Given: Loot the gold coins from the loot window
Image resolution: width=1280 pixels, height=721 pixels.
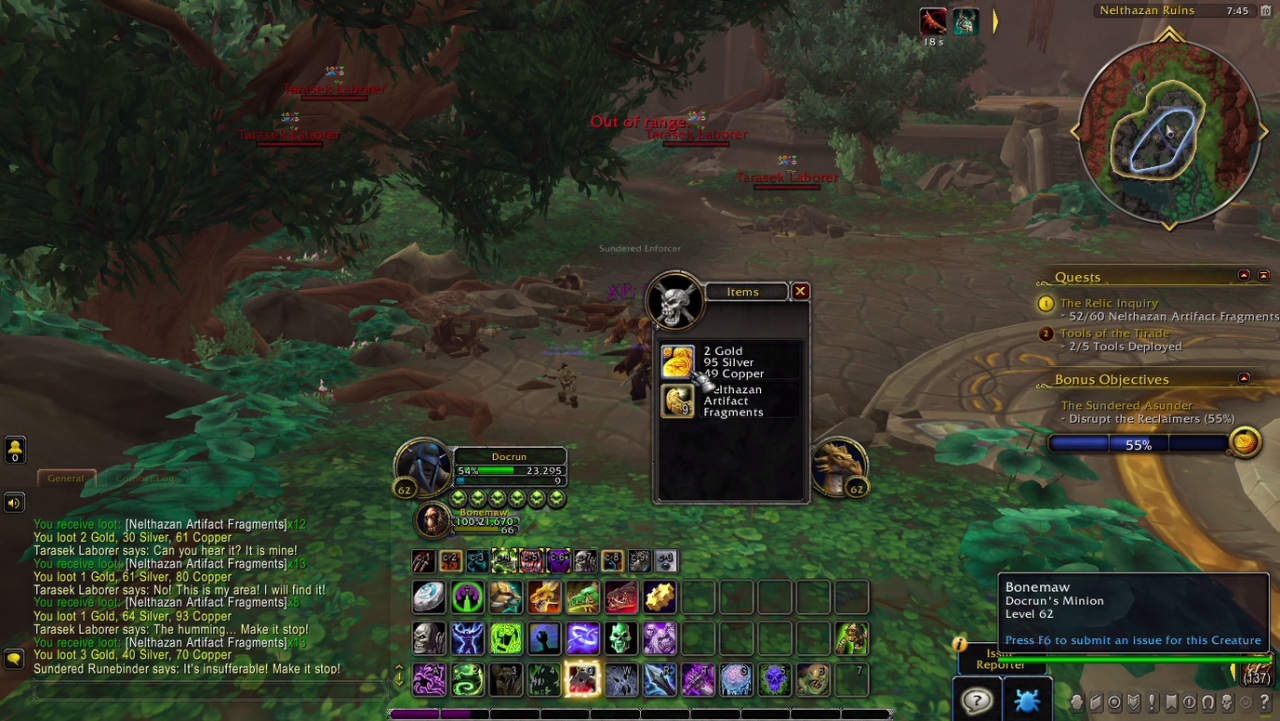Looking at the screenshot, I should [x=678, y=362].
